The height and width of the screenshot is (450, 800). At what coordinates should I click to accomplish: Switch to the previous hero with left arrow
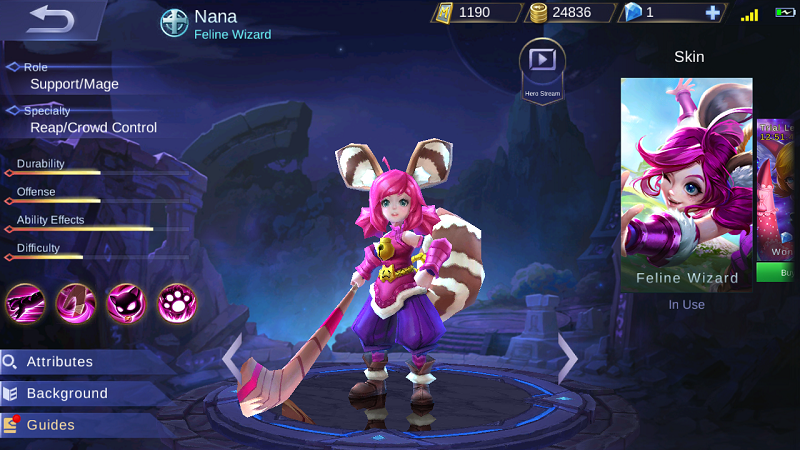coord(232,357)
